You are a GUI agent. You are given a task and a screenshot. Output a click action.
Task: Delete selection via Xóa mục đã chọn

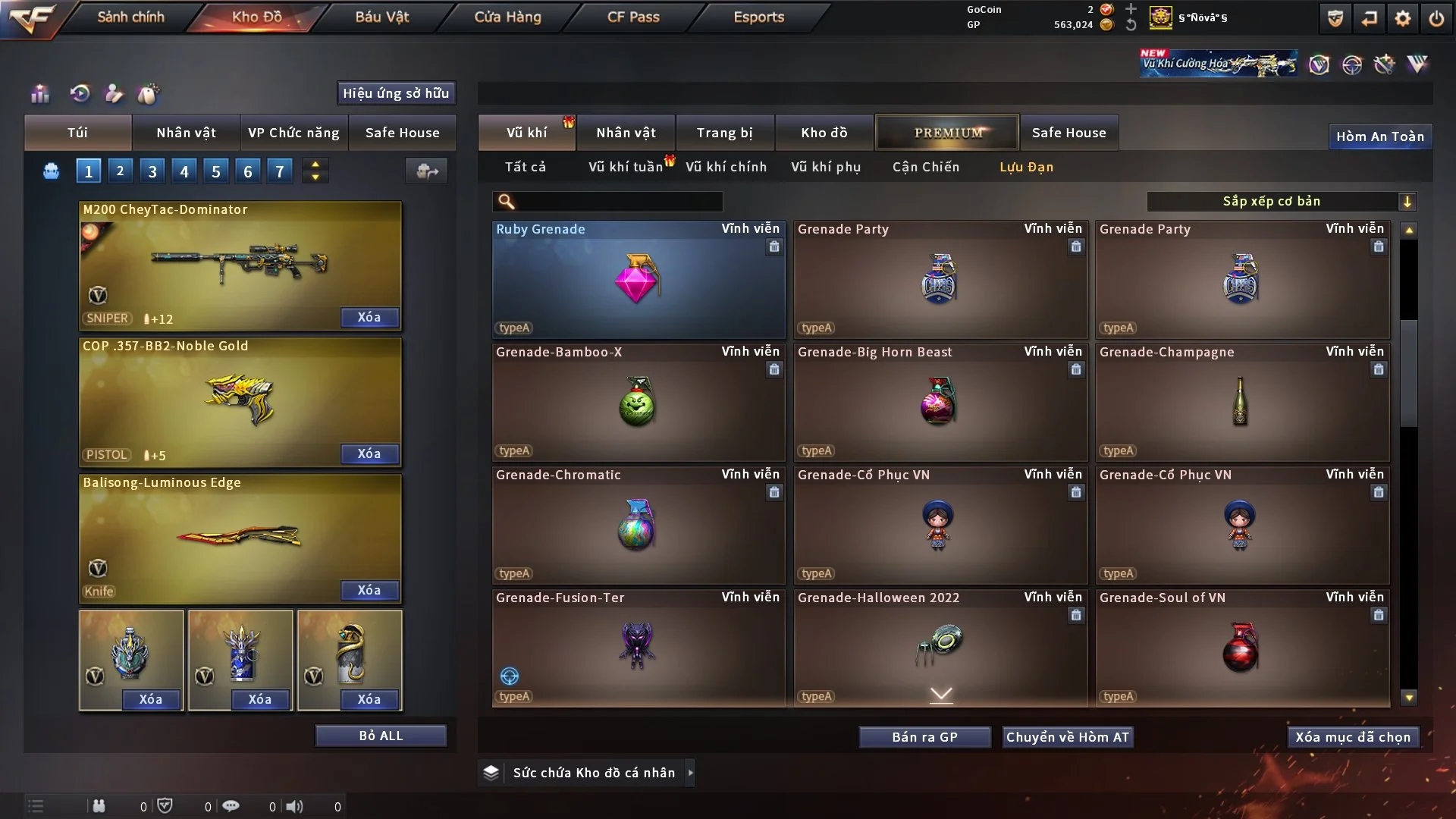coord(1353,737)
